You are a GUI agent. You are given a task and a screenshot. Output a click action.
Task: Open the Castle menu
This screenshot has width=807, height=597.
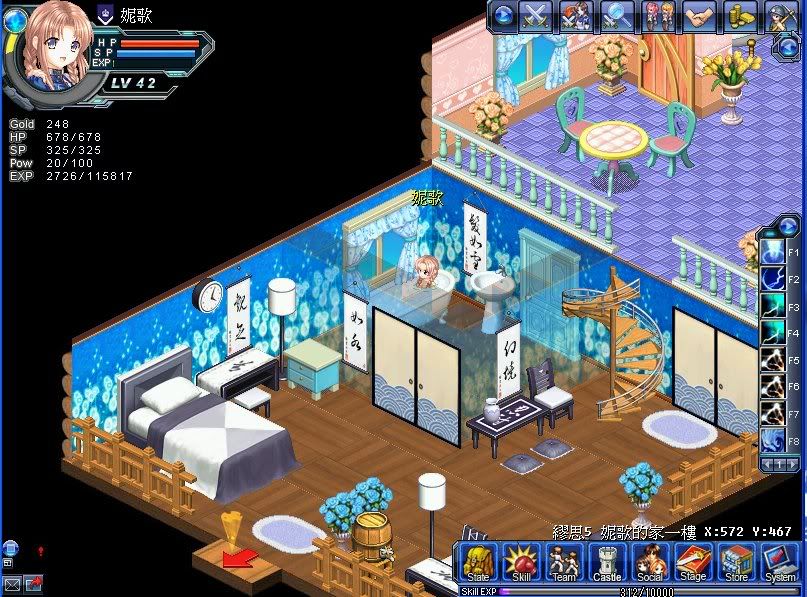point(607,562)
